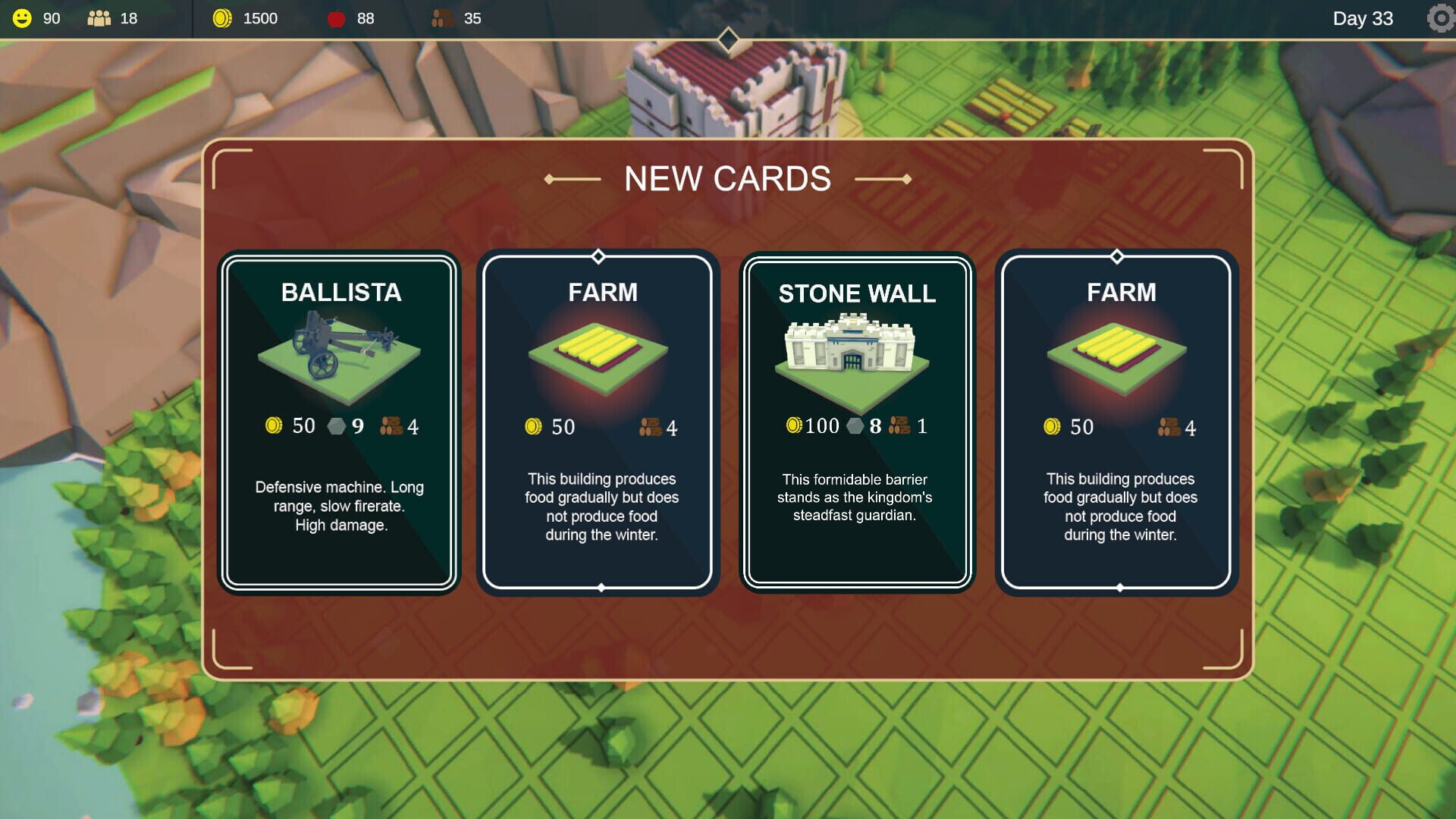Image resolution: width=1456 pixels, height=819 pixels.
Task: Click the Day 33 label in top bar
Action: 1363,18
